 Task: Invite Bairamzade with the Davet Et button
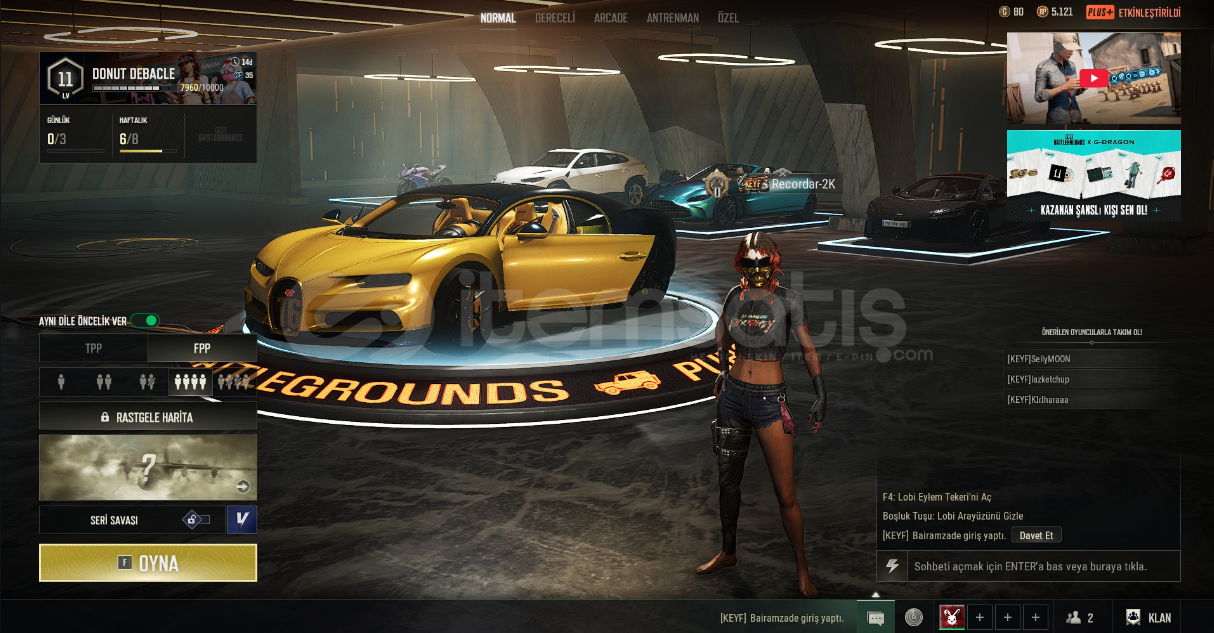tap(1036, 535)
